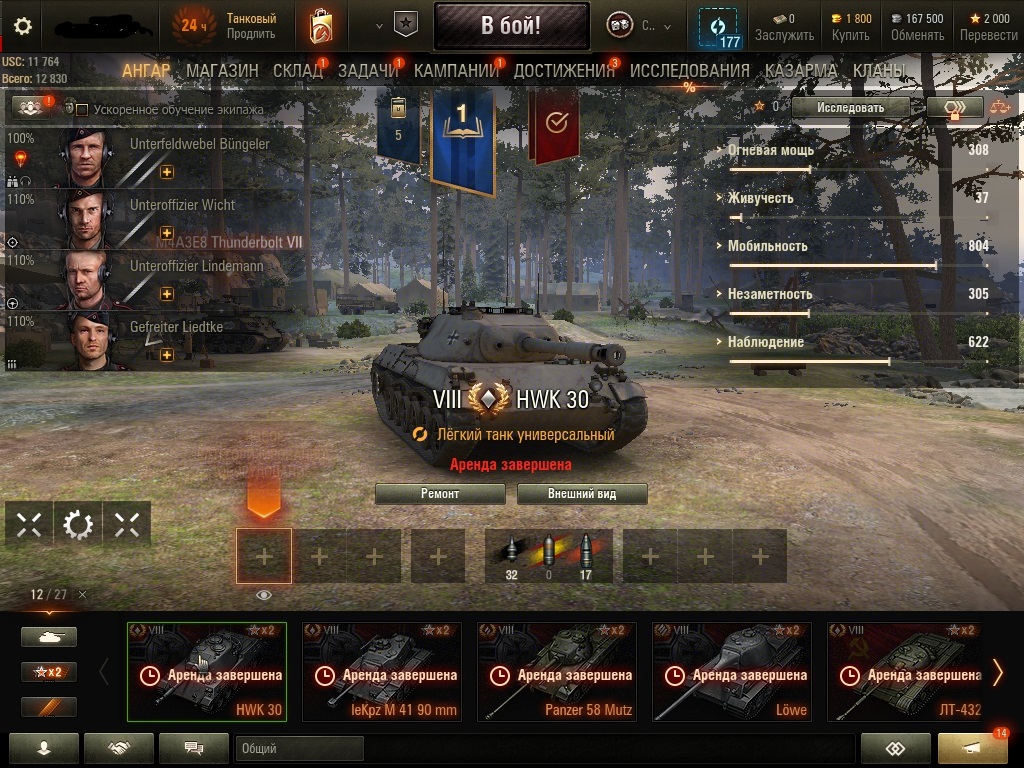The width and height of the screenshot is (1024, 768).
Task: Switch to the МАГАЗИН tab
Action: click(222, 71)
